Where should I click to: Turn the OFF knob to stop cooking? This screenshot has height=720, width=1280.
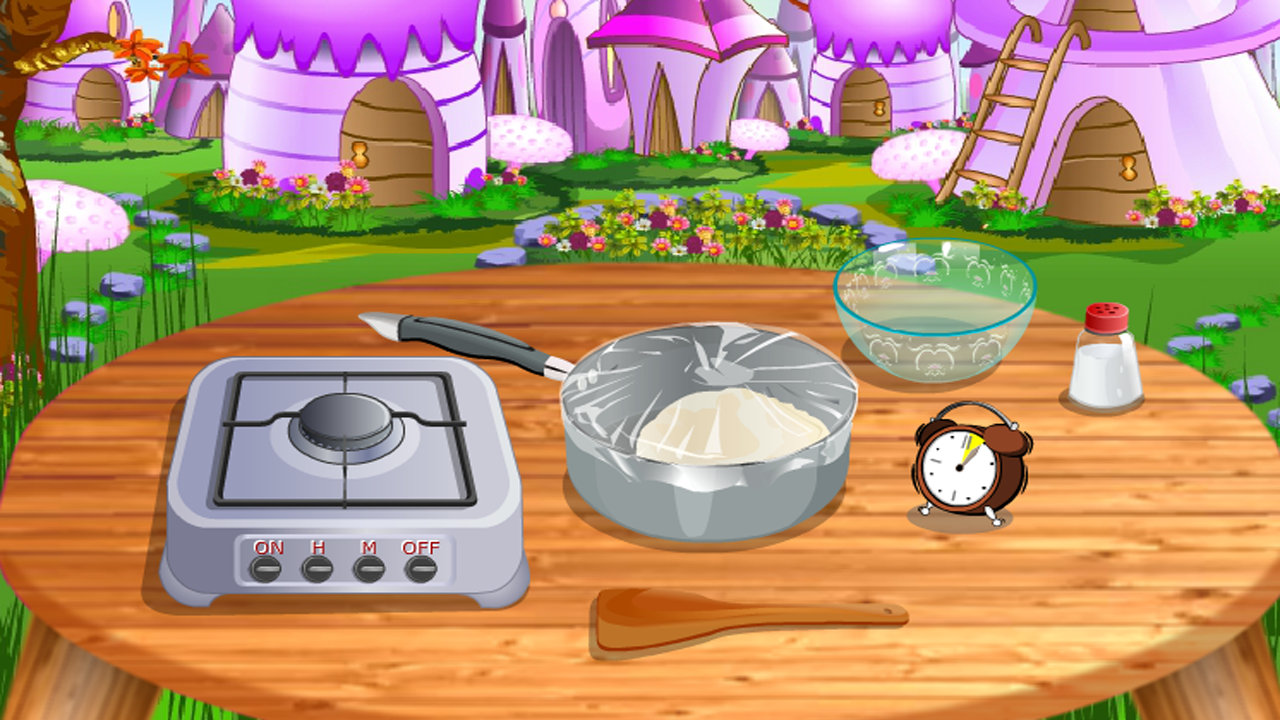click(420, 570)
